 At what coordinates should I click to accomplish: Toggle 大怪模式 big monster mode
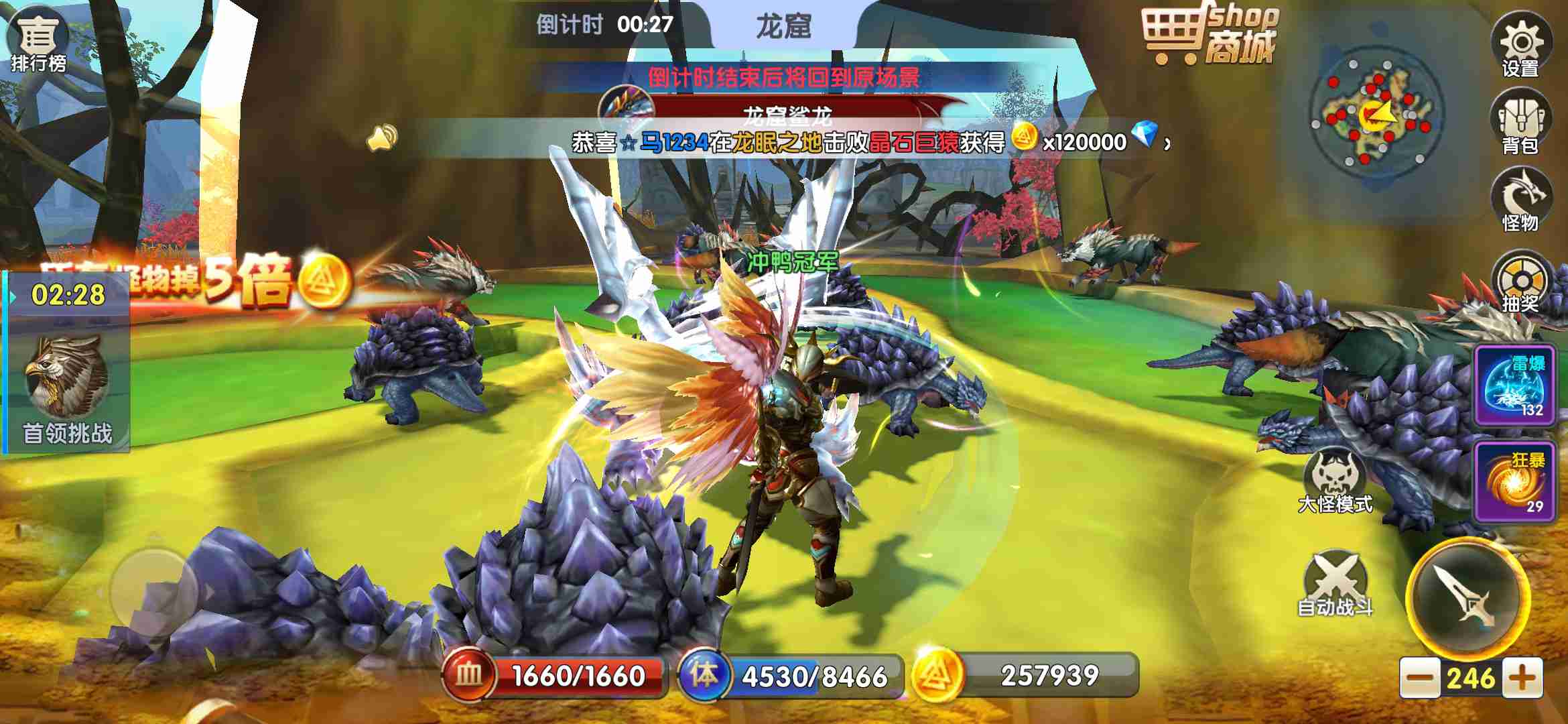point(1335,481)
